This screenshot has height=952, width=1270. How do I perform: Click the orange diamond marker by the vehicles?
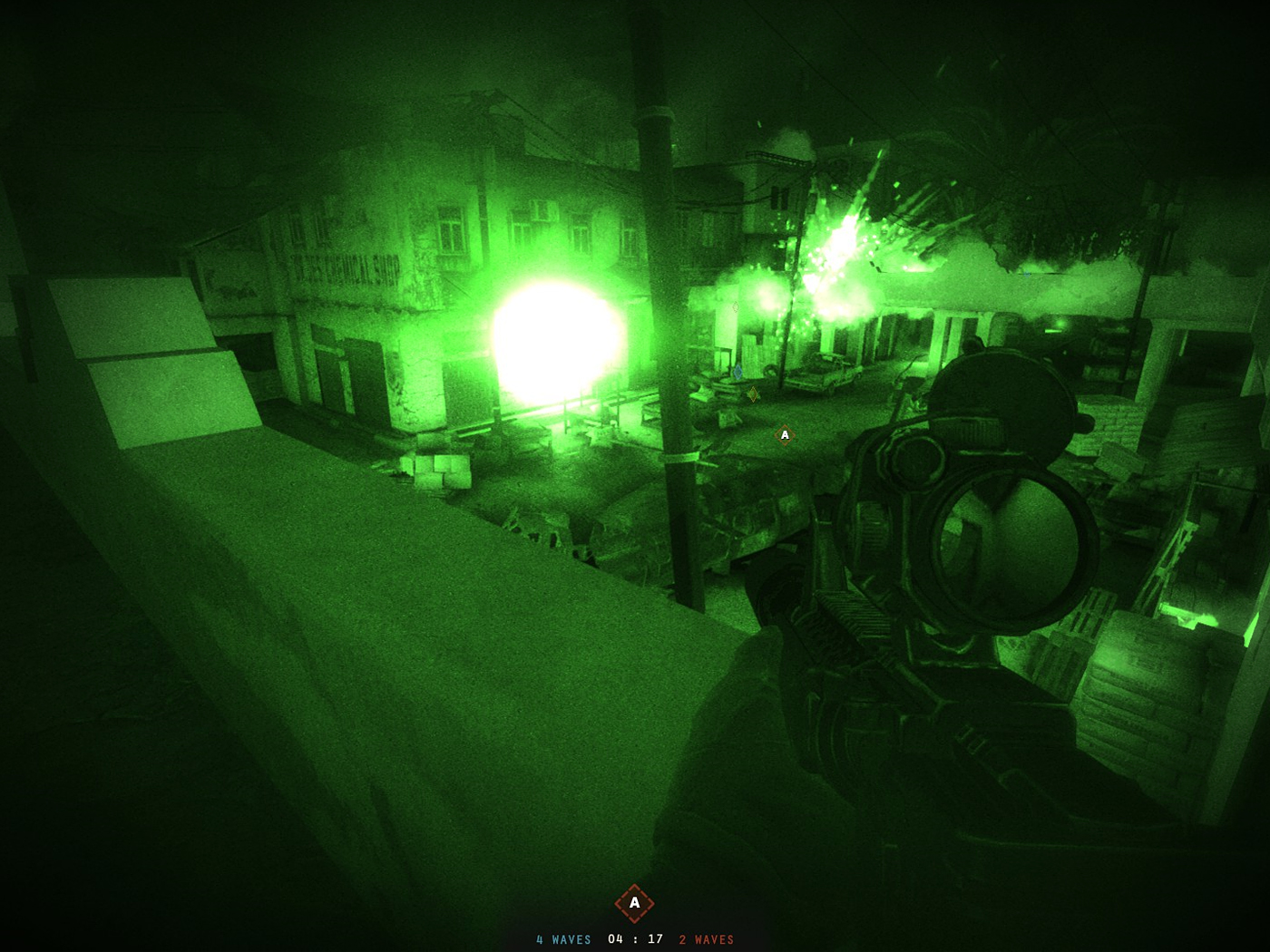point(753,394)
